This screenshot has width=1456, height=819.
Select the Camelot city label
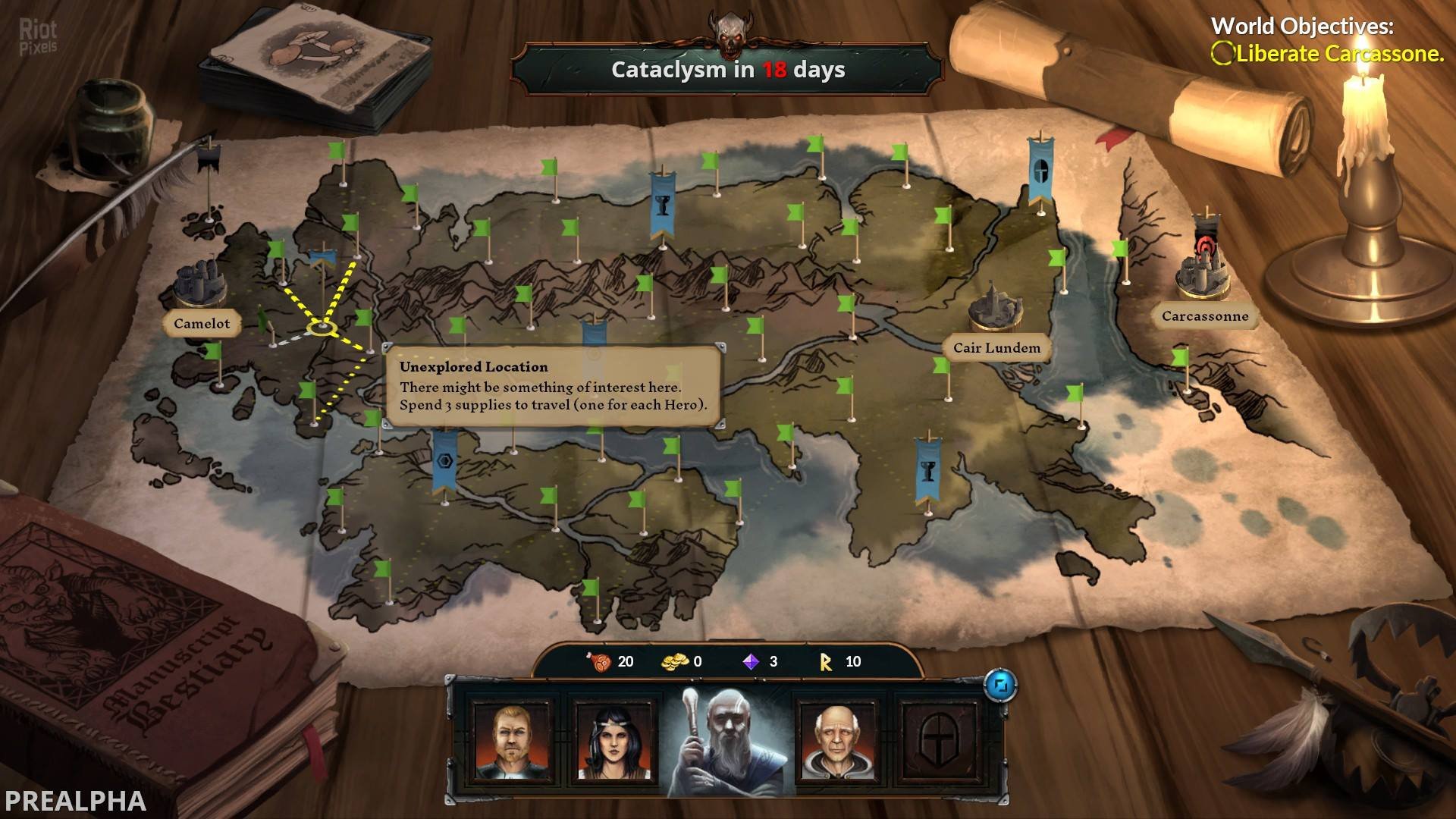tap(202, 324)
